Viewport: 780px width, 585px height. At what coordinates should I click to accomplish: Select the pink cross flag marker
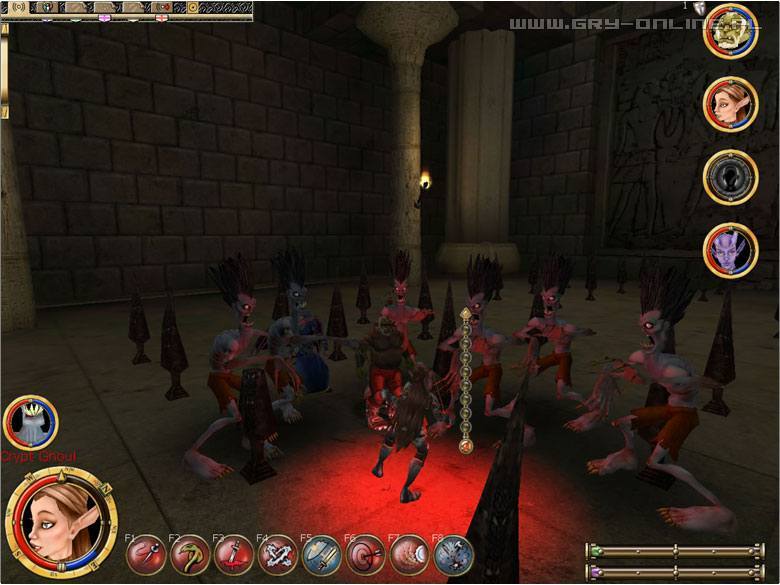pos(104,19)
